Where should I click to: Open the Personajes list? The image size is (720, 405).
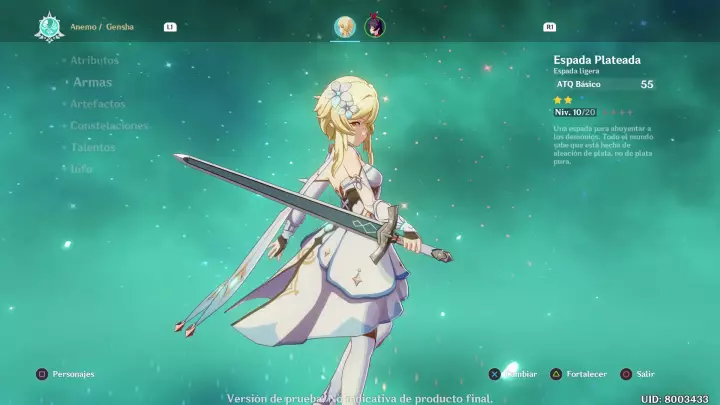click(66, 374)
